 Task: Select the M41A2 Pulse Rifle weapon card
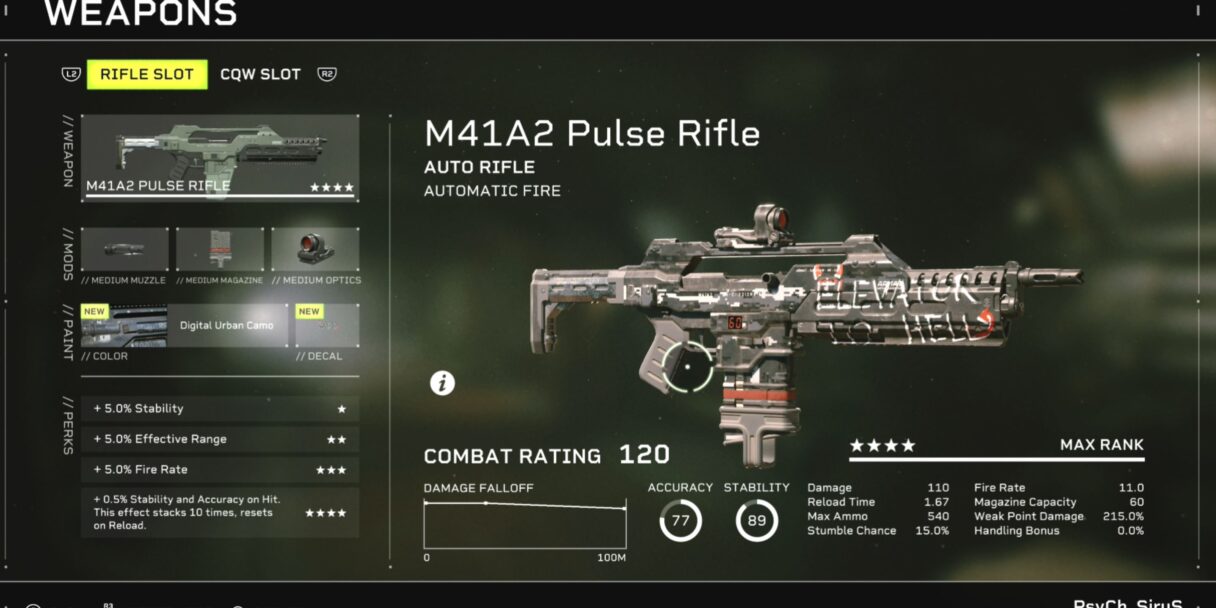(220, 157)
